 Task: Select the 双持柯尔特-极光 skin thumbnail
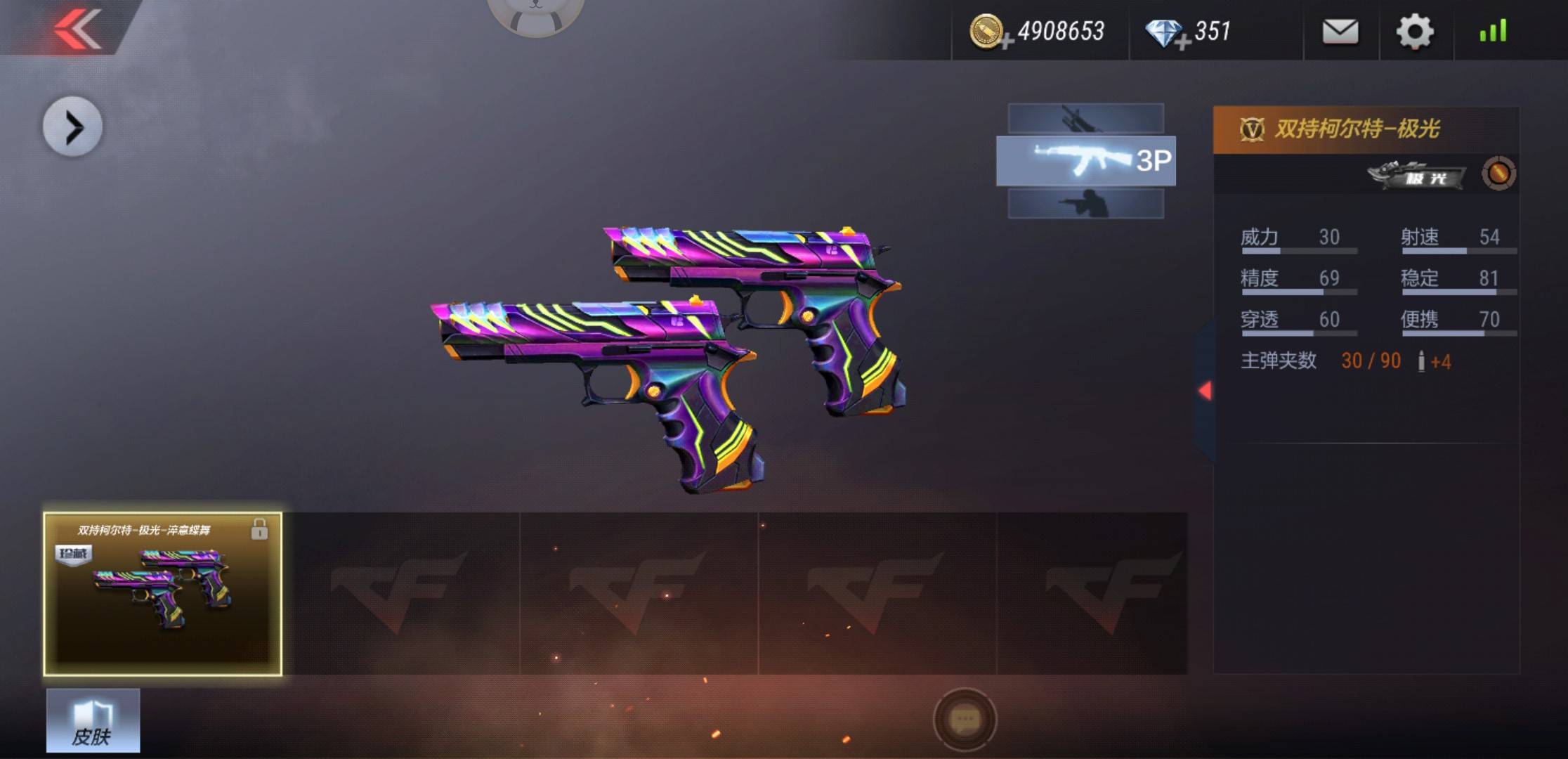tap(163, 594)
